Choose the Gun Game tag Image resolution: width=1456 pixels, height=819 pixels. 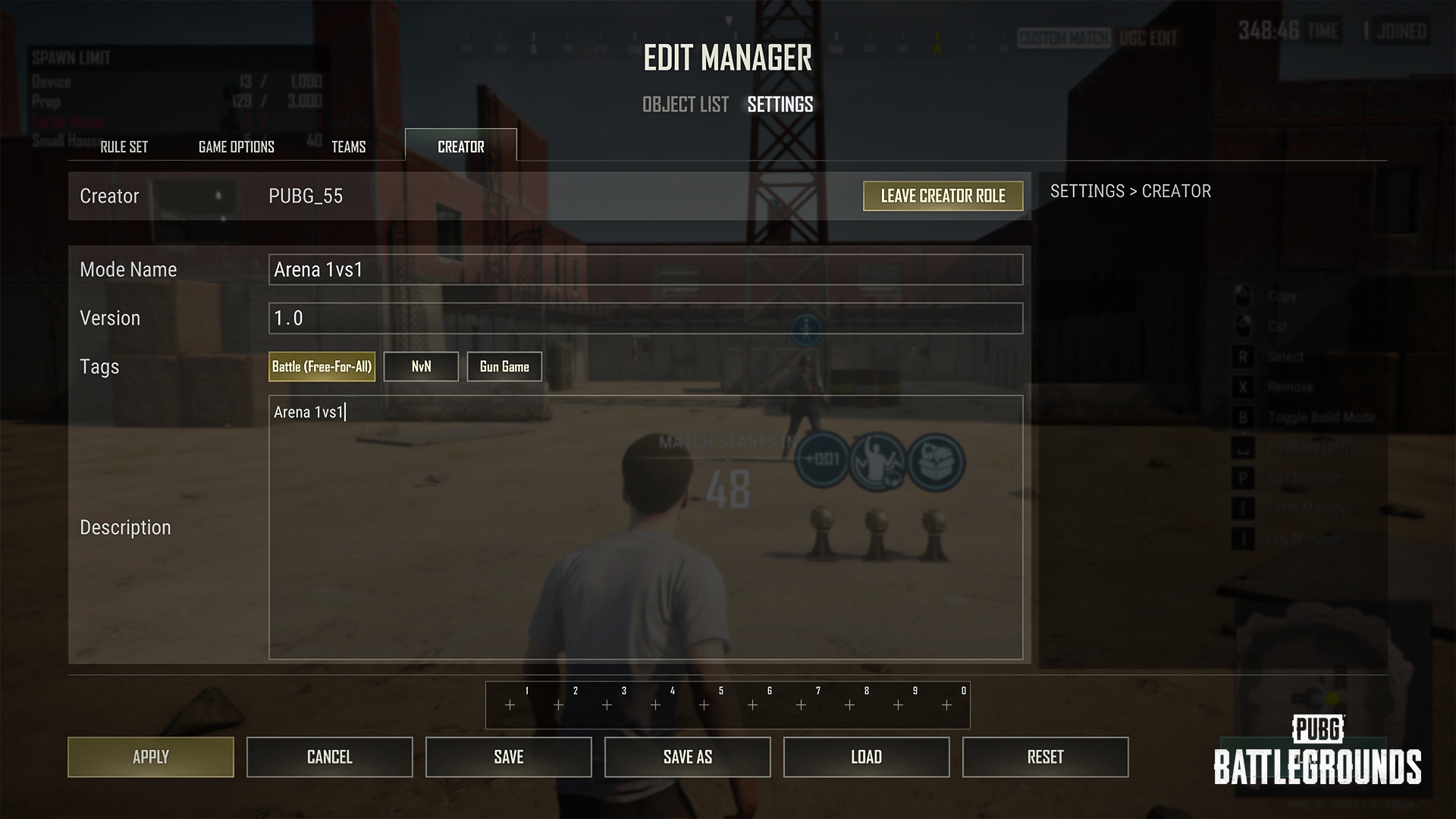pos(504,367)
